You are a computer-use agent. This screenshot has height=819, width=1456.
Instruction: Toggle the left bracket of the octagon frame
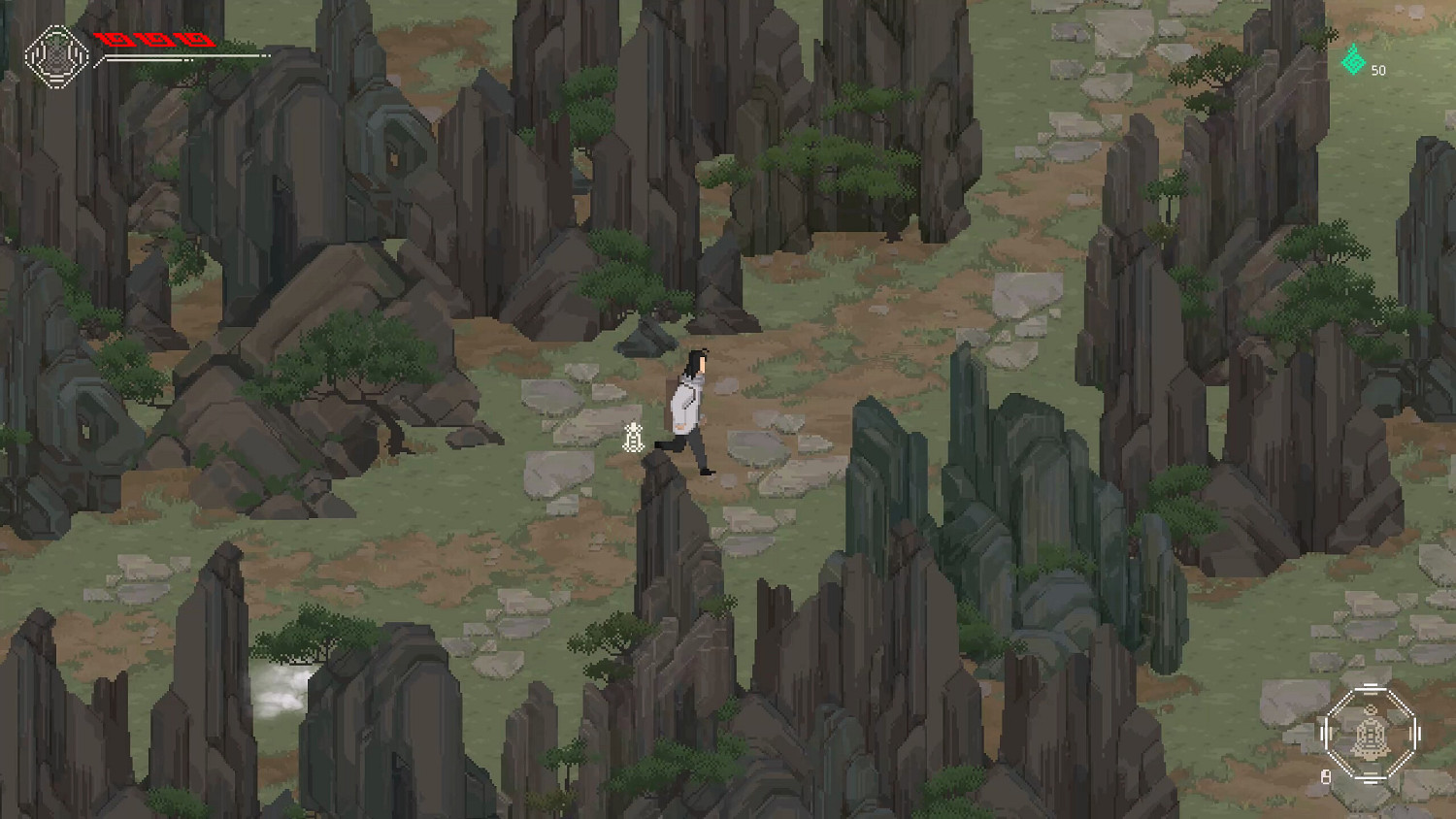[1326, 732]
